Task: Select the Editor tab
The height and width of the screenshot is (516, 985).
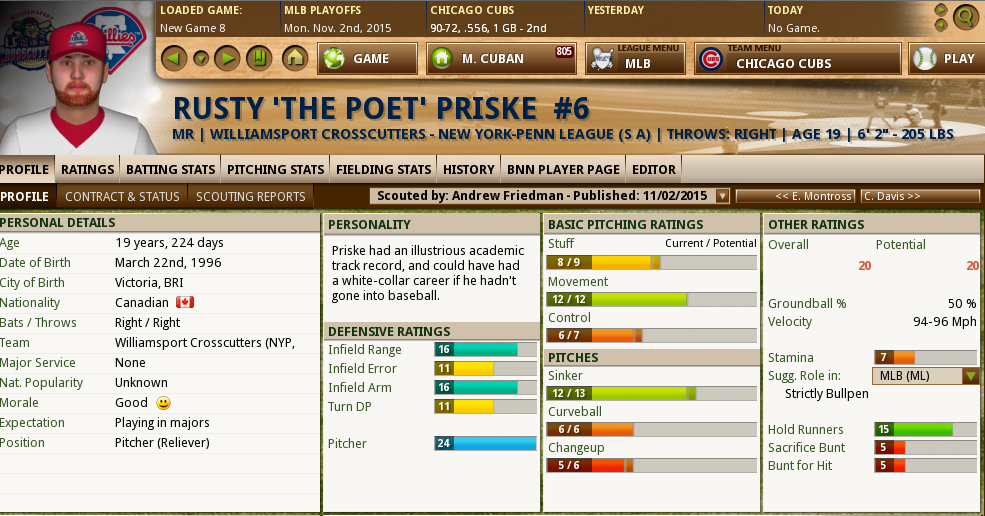Action: coord(654,169)
